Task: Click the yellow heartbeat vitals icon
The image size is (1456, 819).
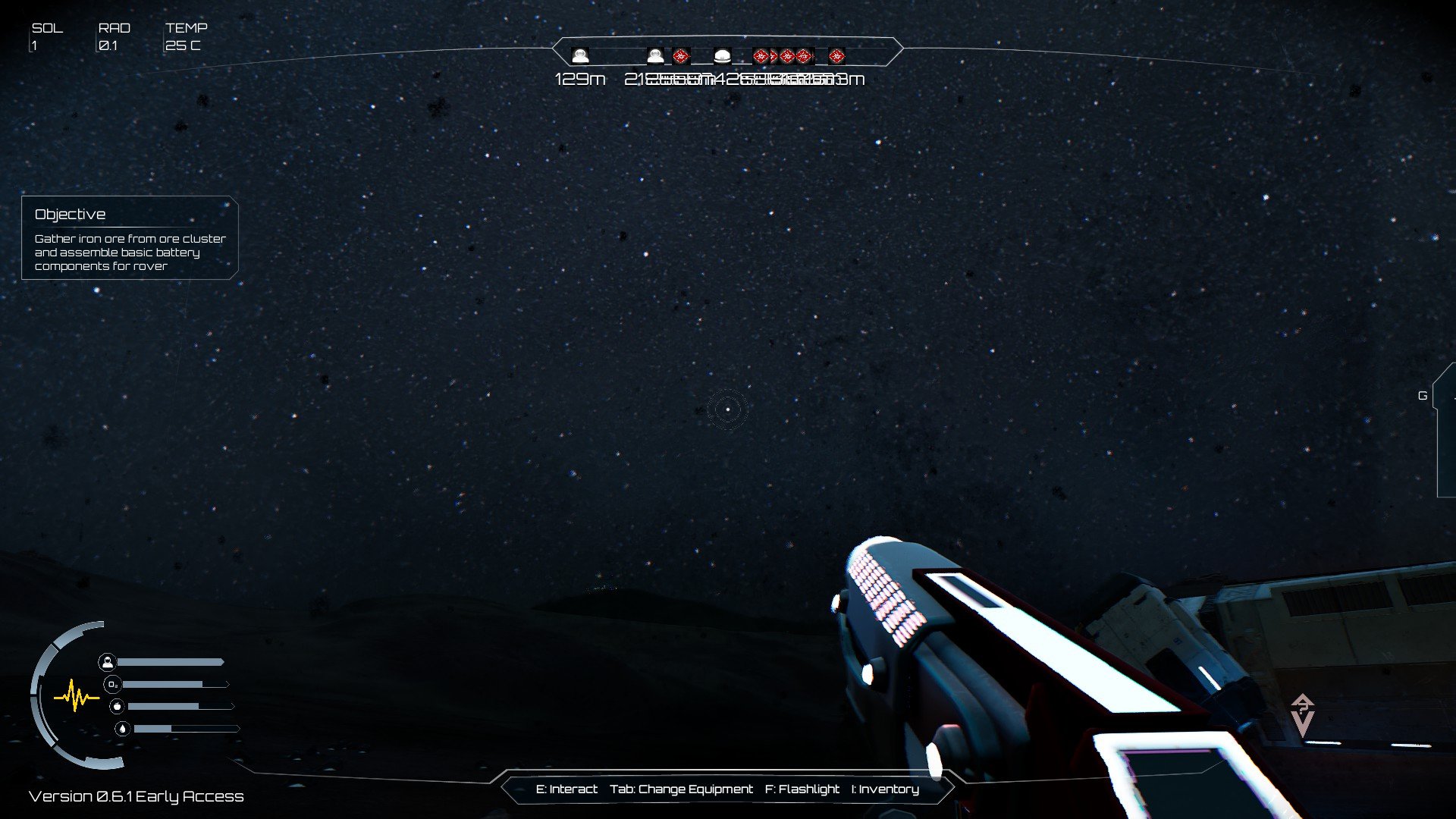Action: (x=76, y=696)
